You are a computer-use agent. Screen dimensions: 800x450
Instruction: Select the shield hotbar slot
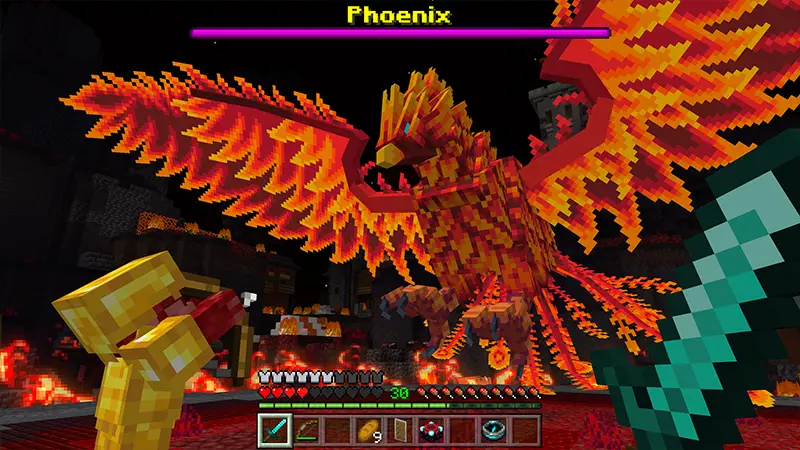pyautogui.click(x=400, y=430)
